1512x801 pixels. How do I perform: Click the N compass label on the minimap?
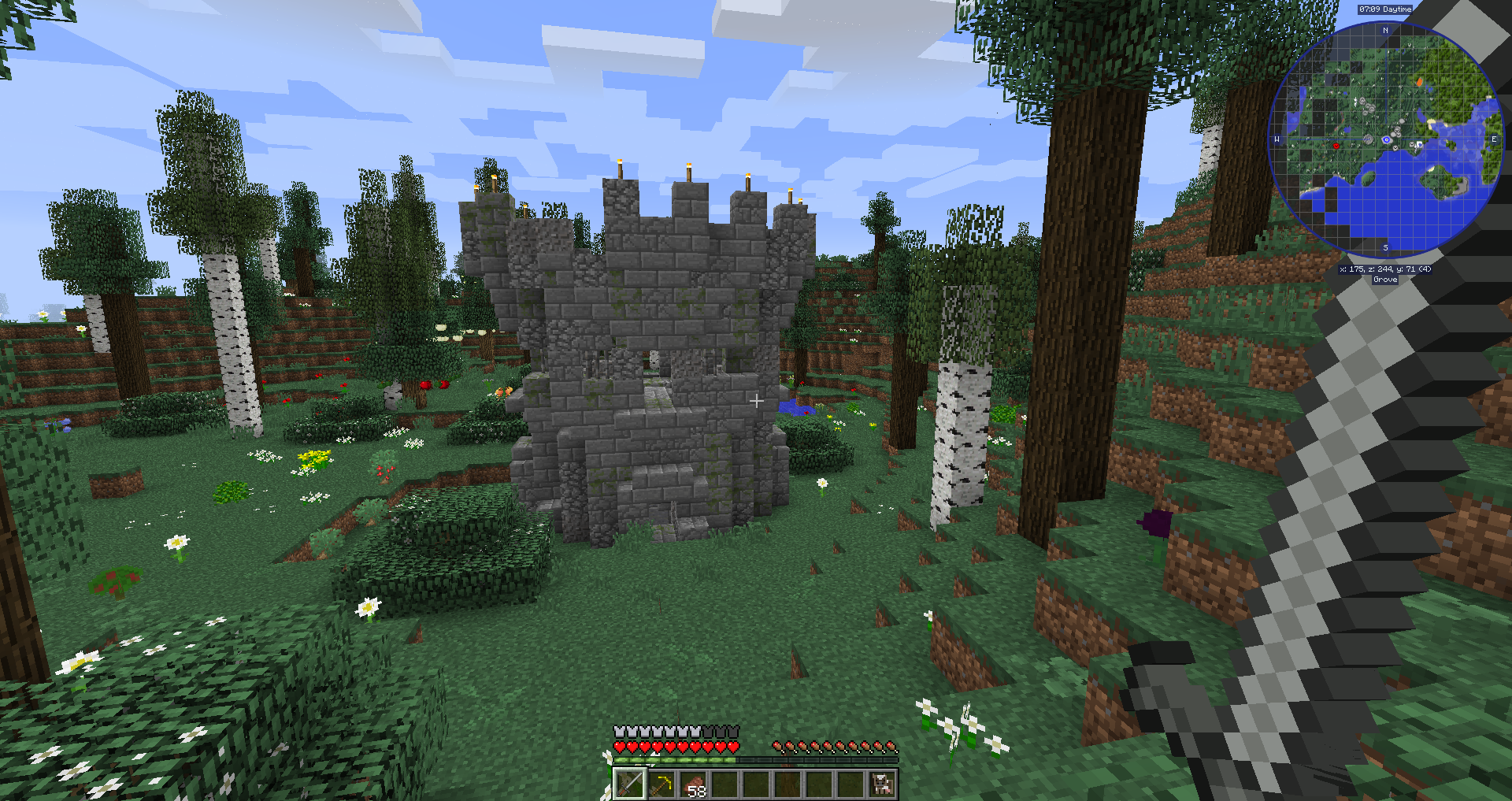point(1385,29)
